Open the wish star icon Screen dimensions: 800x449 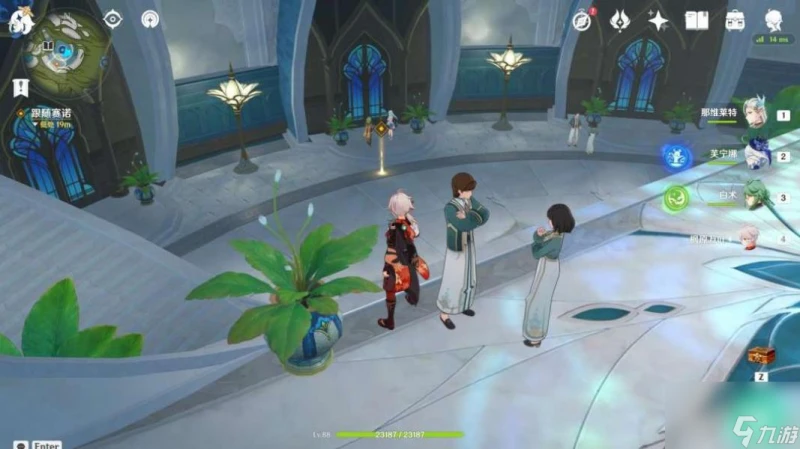[658, 20]
